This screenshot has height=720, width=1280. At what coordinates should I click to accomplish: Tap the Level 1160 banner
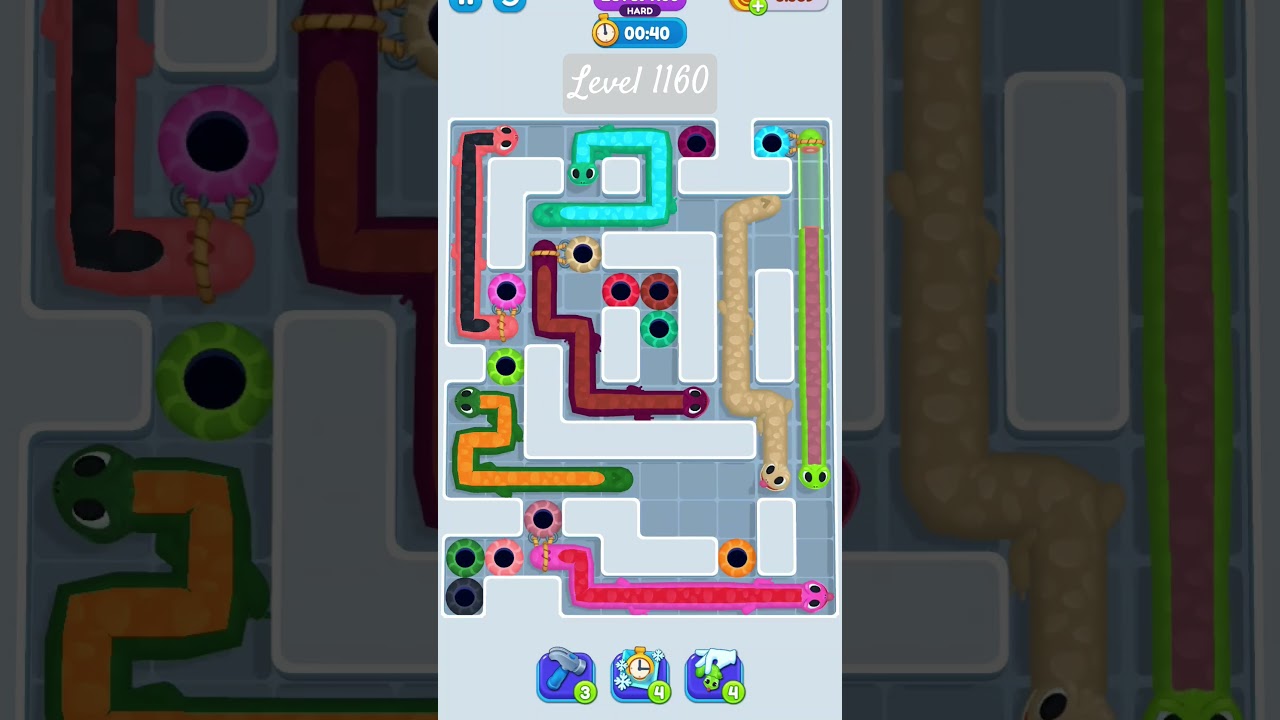tap(639, 83)
